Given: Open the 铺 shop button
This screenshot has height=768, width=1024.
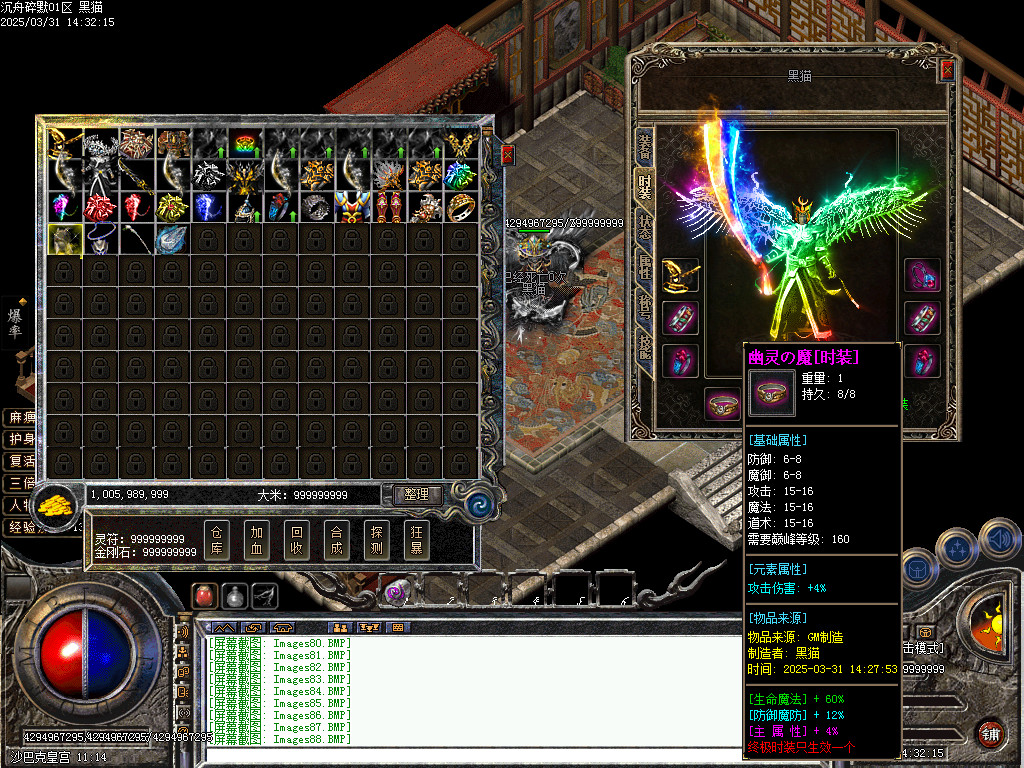Looking at the screenshot, I should point(989,734).
